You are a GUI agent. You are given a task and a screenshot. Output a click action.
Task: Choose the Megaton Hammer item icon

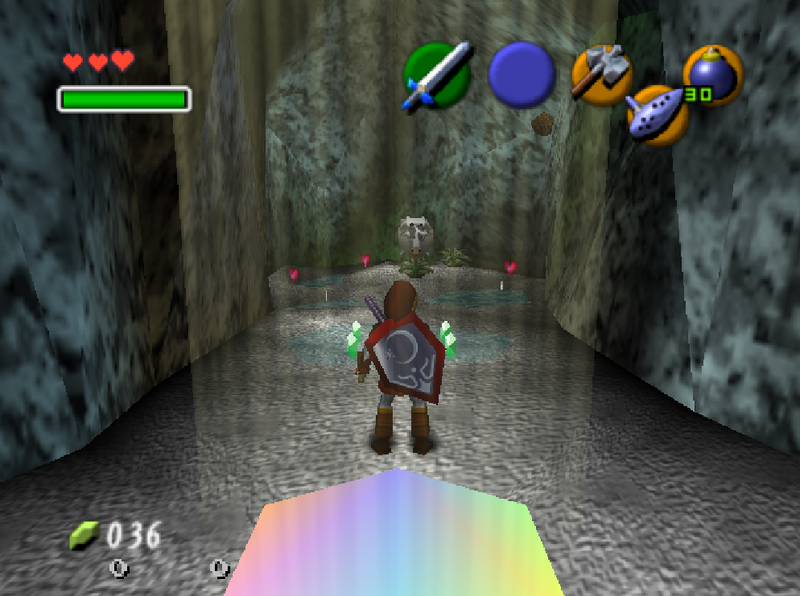[601, 74]
